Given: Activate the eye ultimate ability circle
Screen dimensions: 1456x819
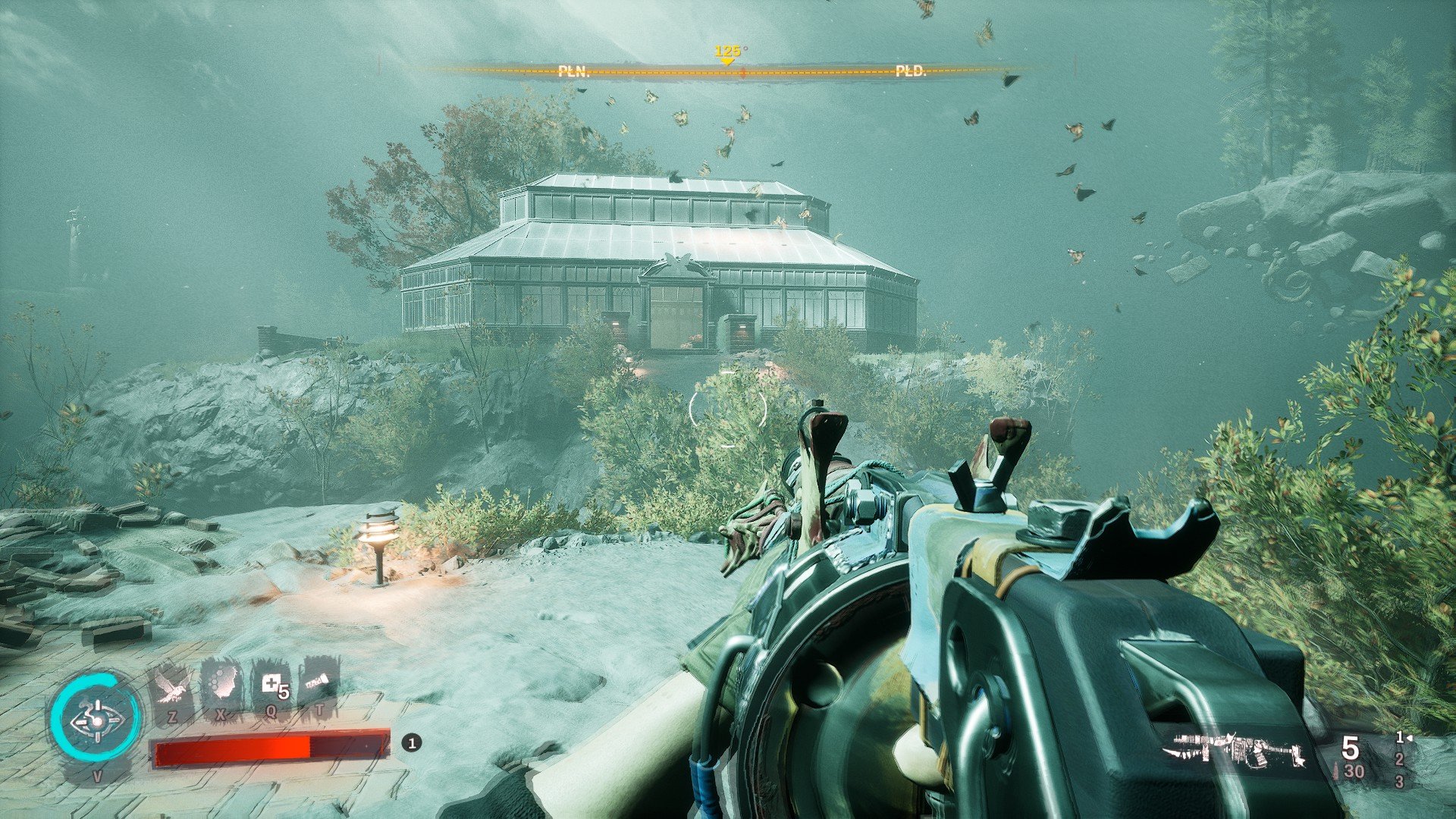Looking at the screenshot, I should coord(96,719).
